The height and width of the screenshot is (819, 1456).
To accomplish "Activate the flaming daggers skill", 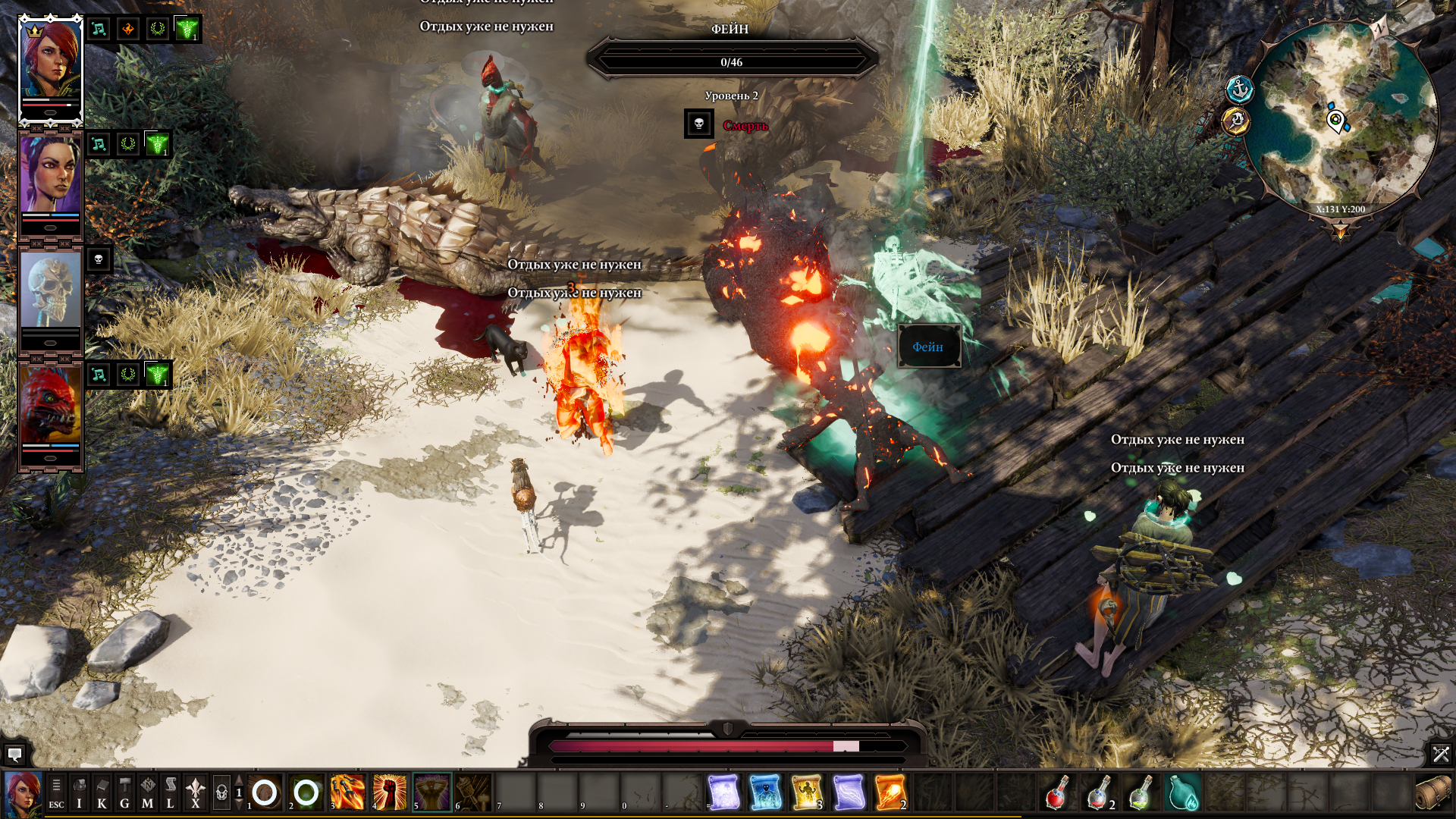I will [347, 792].
